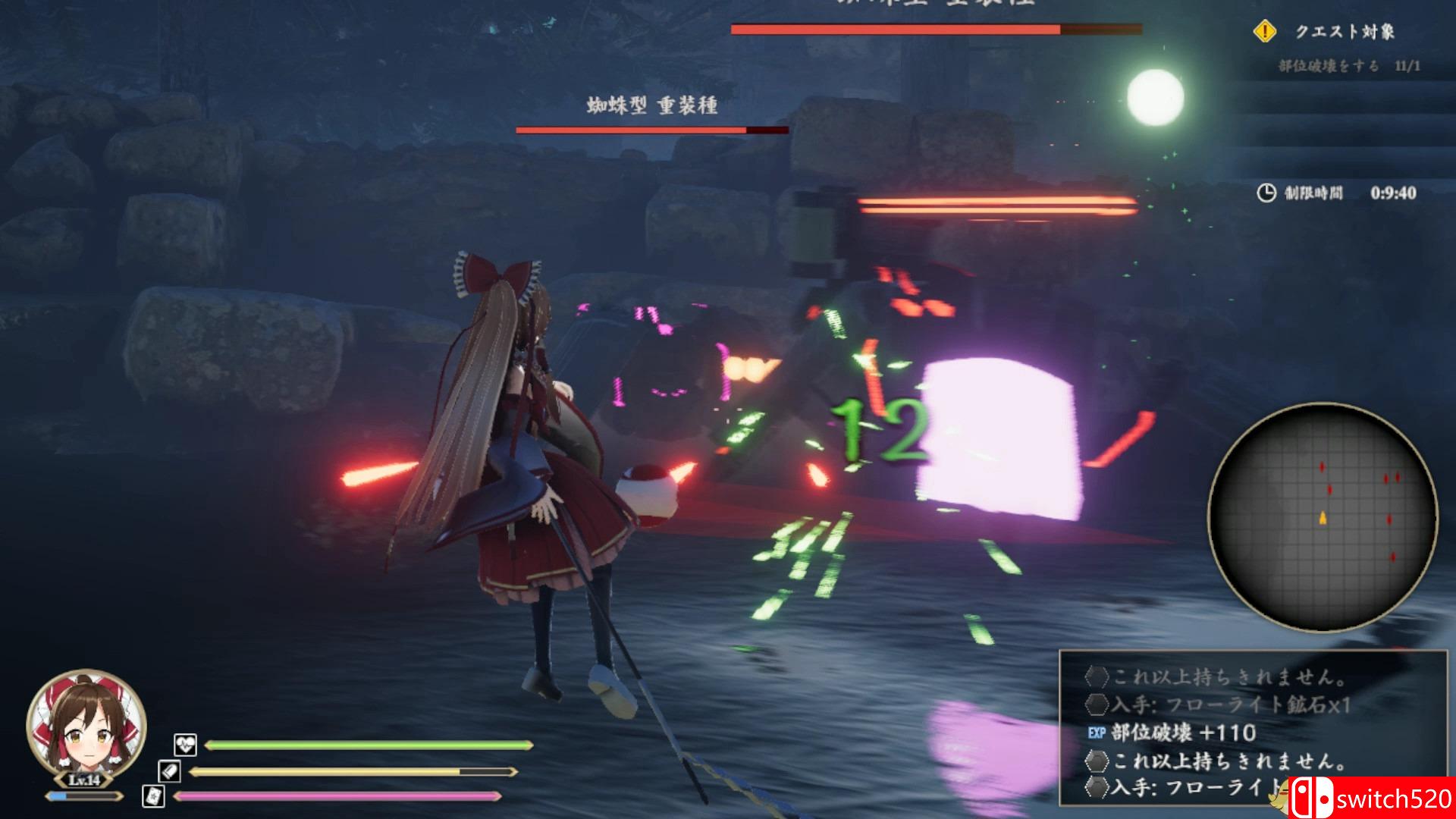Select the hexagon item icon beside フローライト鉱石x1
This screenshot has height=819, width=1456.
(x=1097, y=704)
